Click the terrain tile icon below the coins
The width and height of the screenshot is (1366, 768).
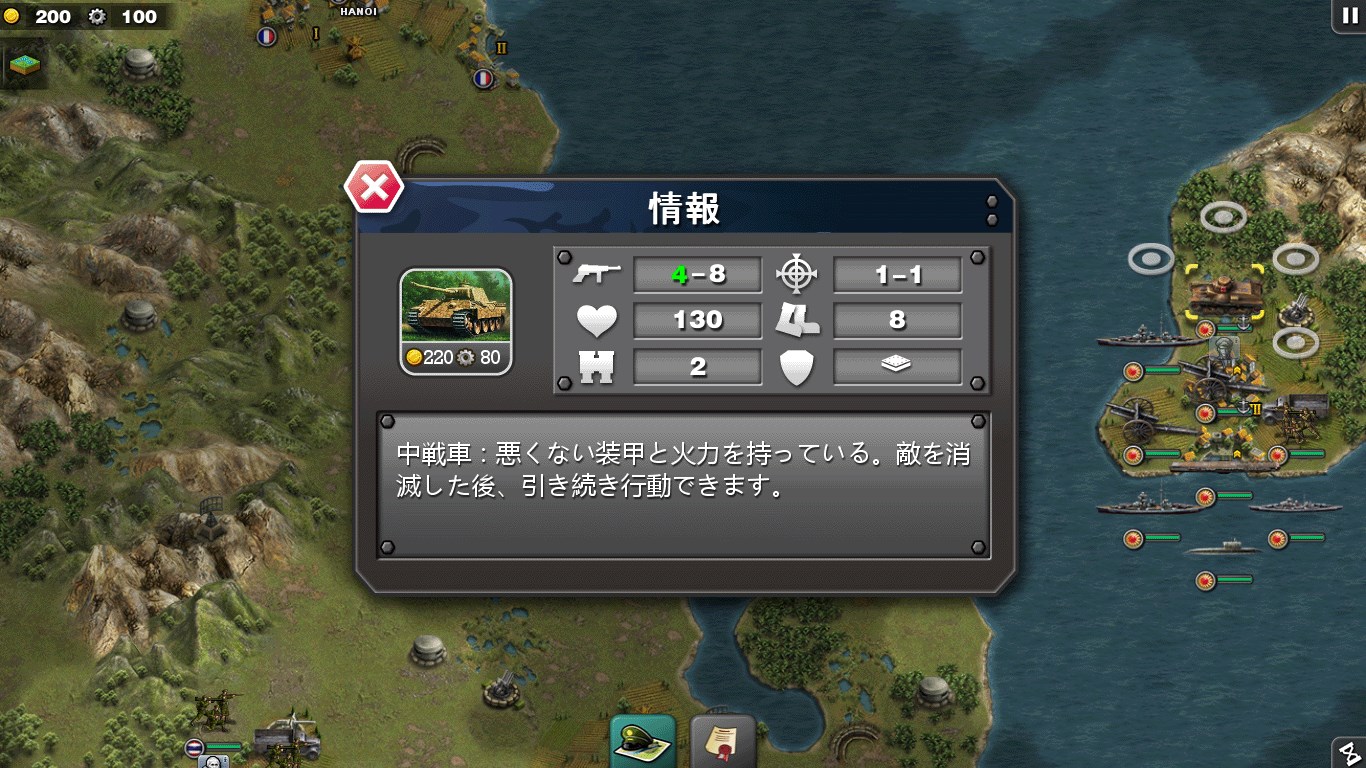click(23, 63)
